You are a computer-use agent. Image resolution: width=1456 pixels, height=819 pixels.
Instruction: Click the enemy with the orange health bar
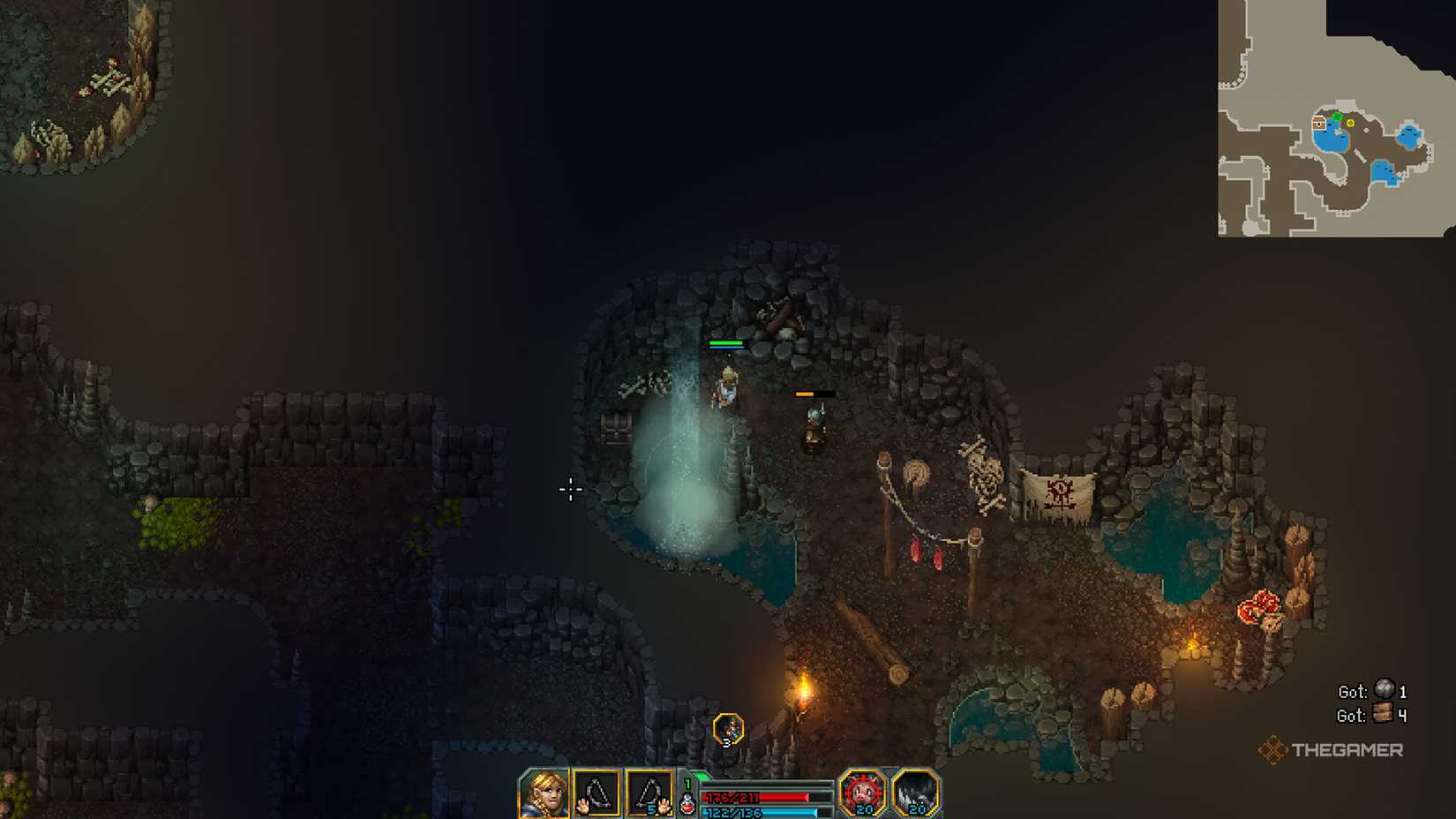tap(813, 424)
